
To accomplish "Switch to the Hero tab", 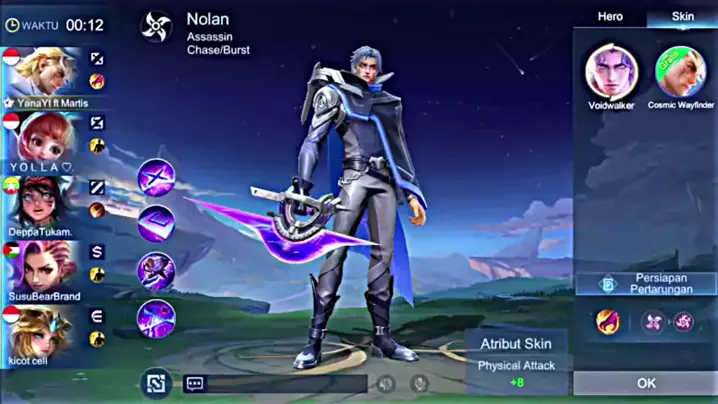I will click(x=610, y=17).
